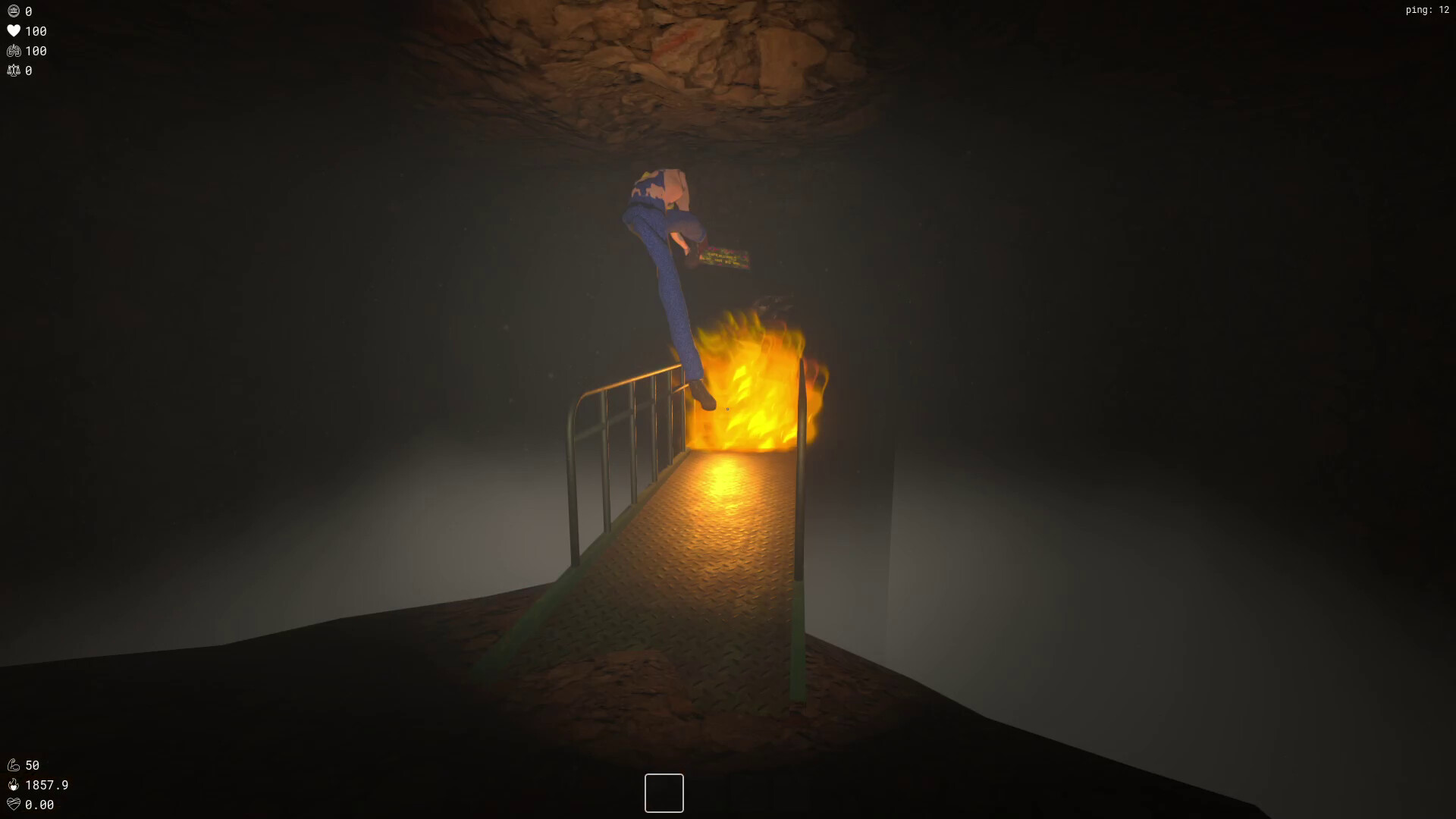Toggle the scales stat at zero
The height and width of the screenshot is (819, 1456).
(29, 71)
